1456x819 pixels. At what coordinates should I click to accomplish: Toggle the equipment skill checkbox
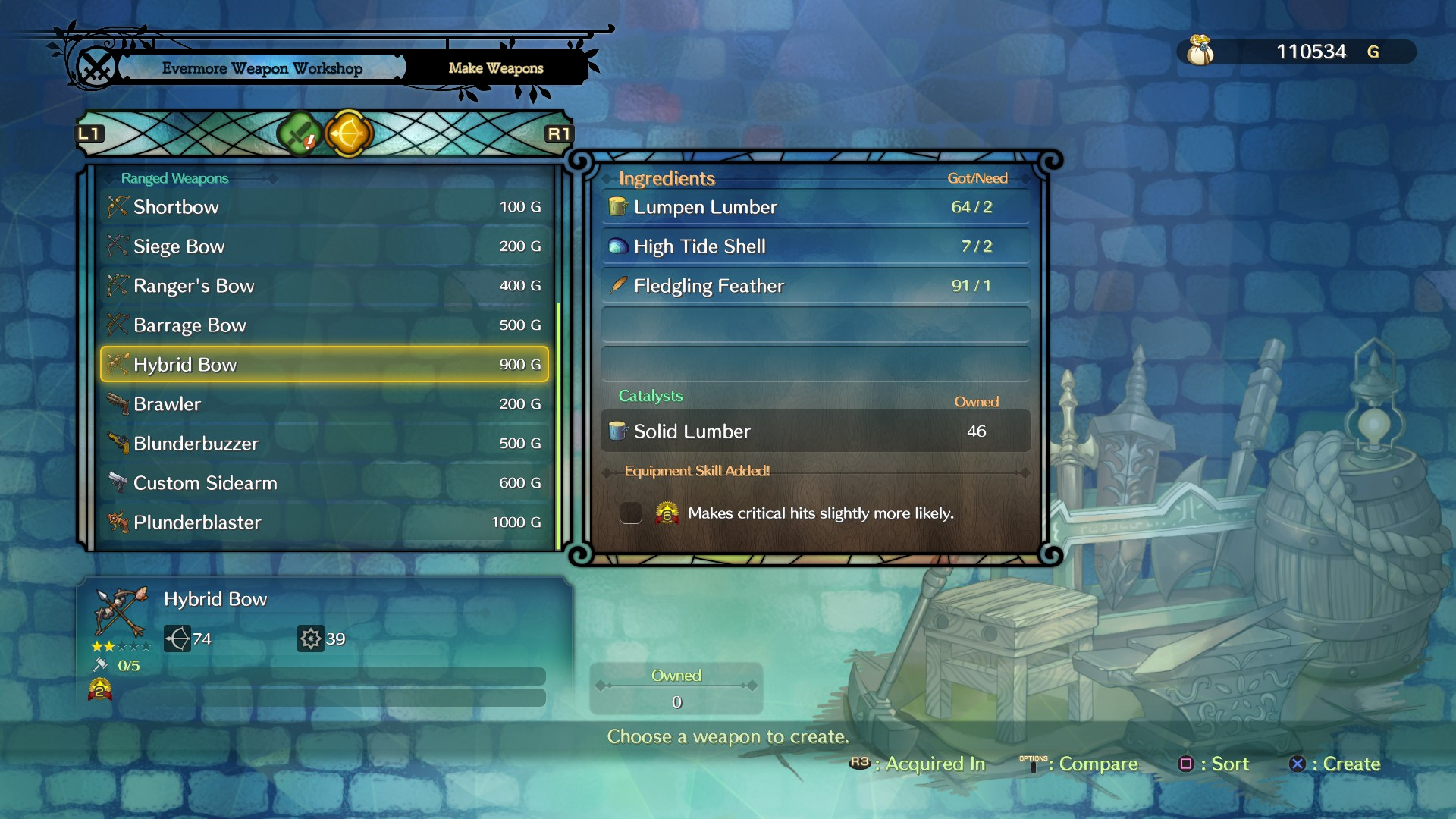(631, 513)
